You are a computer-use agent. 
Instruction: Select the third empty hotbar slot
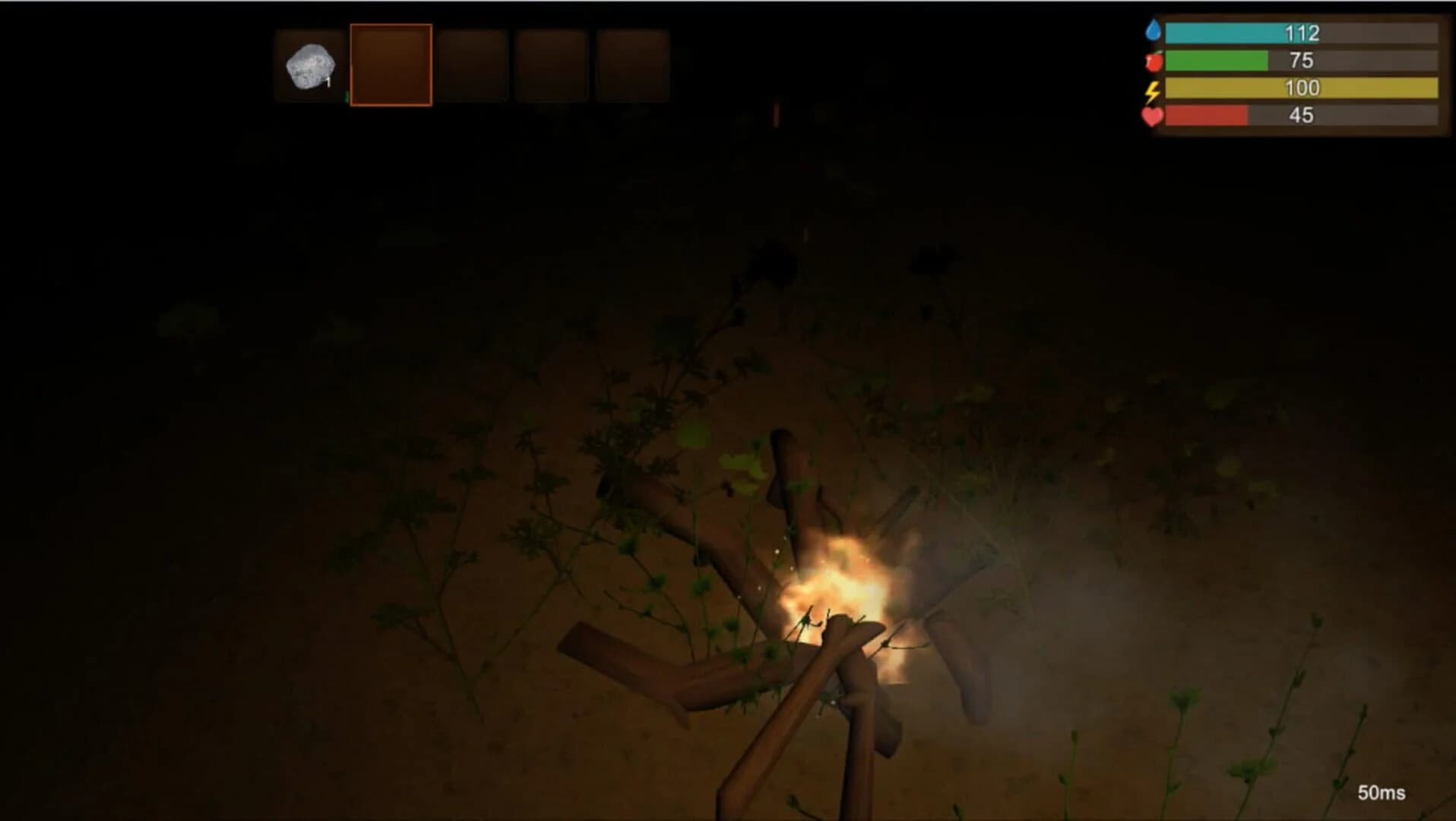[473, 65]
